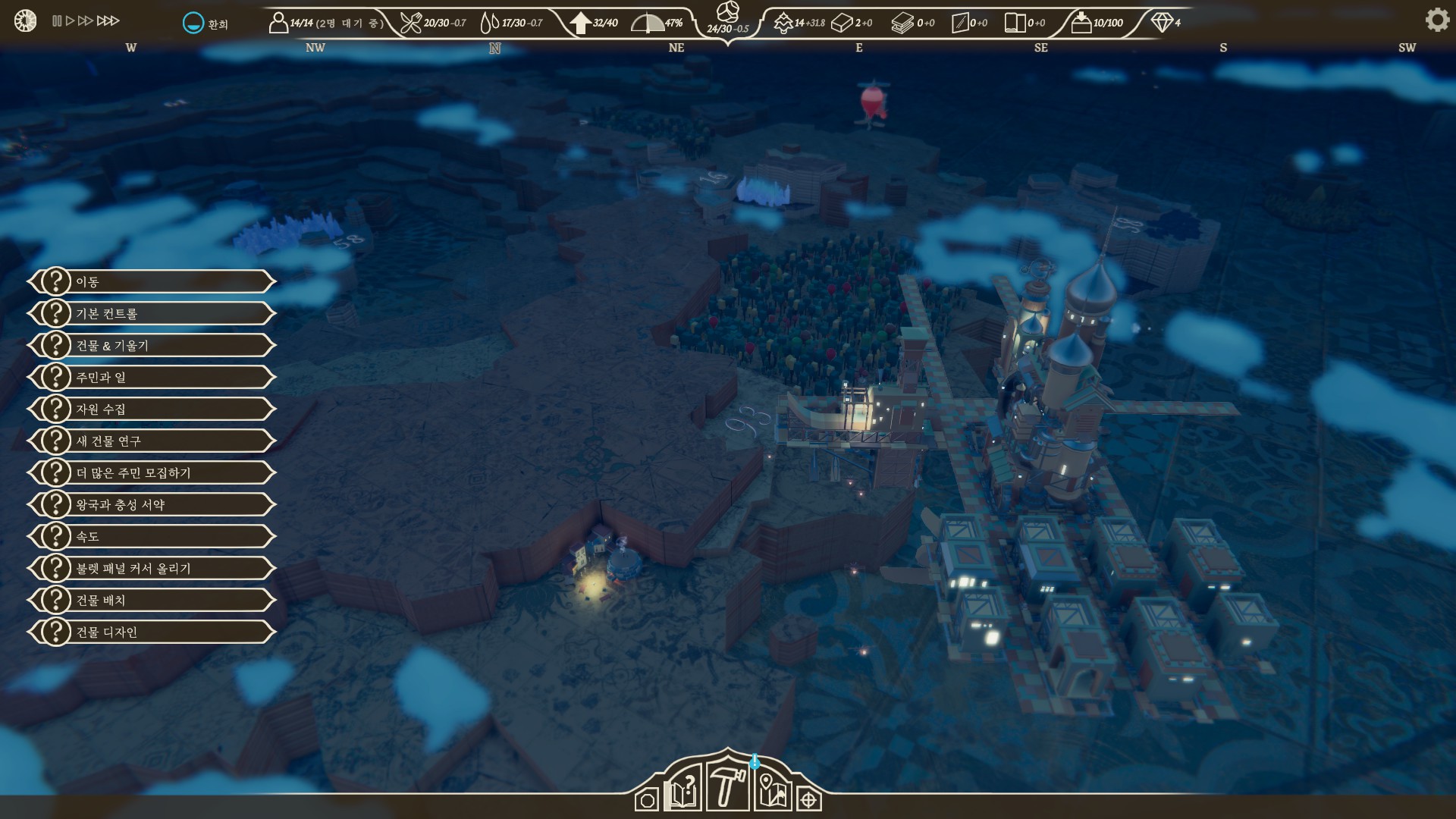Screen dimensions: 1456x819
Task: Click the crosshair target button
Action: pyautogui.click(x=809, y=800)
